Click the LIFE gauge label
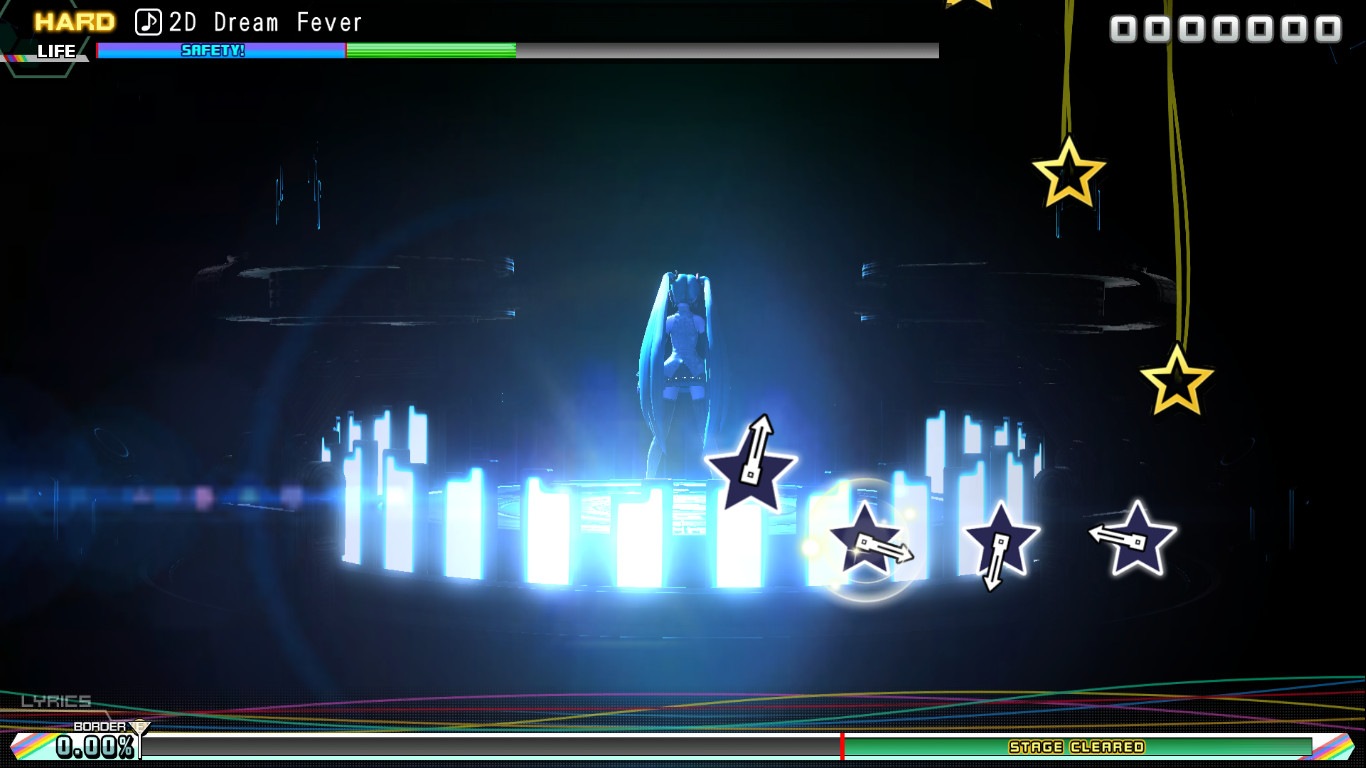The width and height of the screenshot is (1366, 768). [x=55, y=51]
